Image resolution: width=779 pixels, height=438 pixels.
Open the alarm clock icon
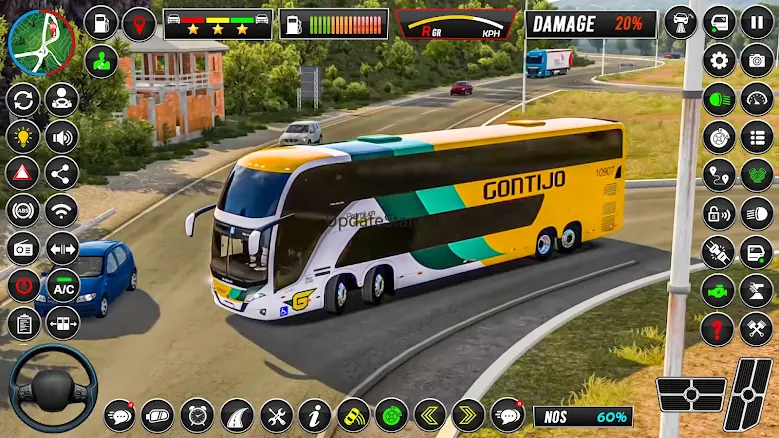tap(196, 414)
